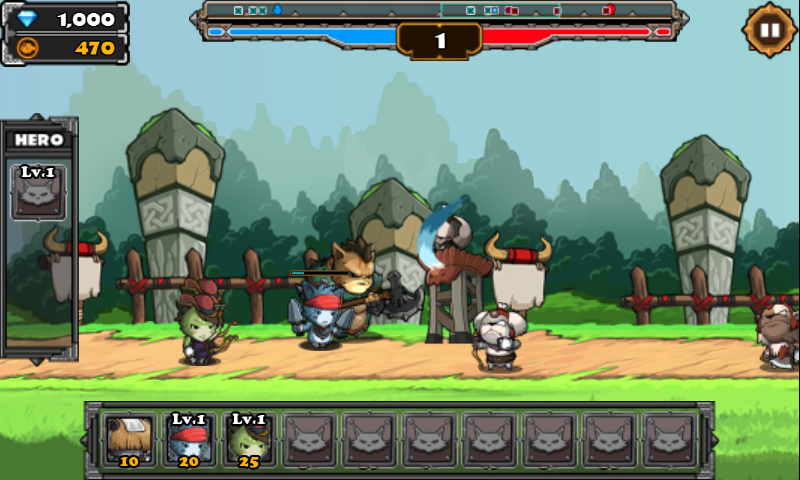
Task: Select the Lv.1 hero portrait slot
Action: (x=38, y=192)
